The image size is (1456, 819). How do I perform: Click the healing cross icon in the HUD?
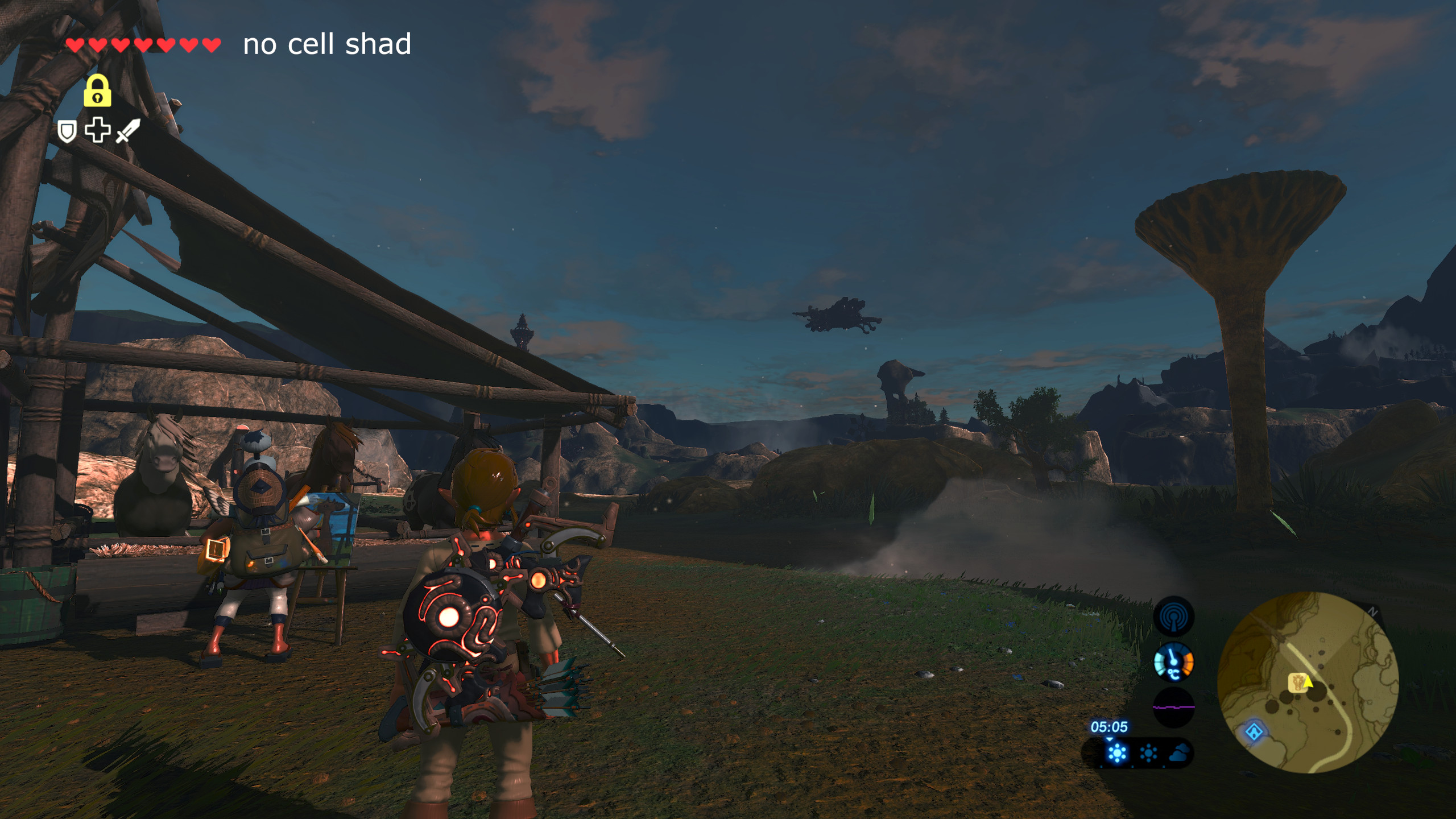tap(98, 131)
